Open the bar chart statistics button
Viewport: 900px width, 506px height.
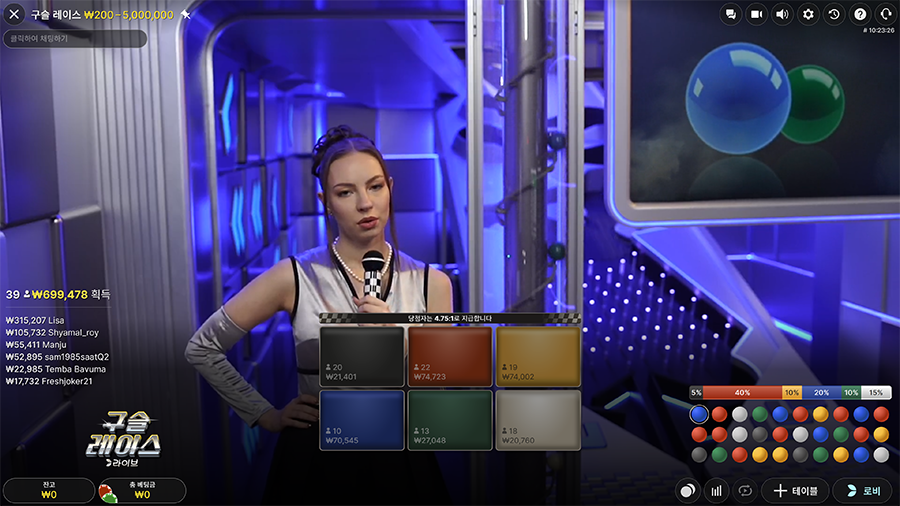716,491
